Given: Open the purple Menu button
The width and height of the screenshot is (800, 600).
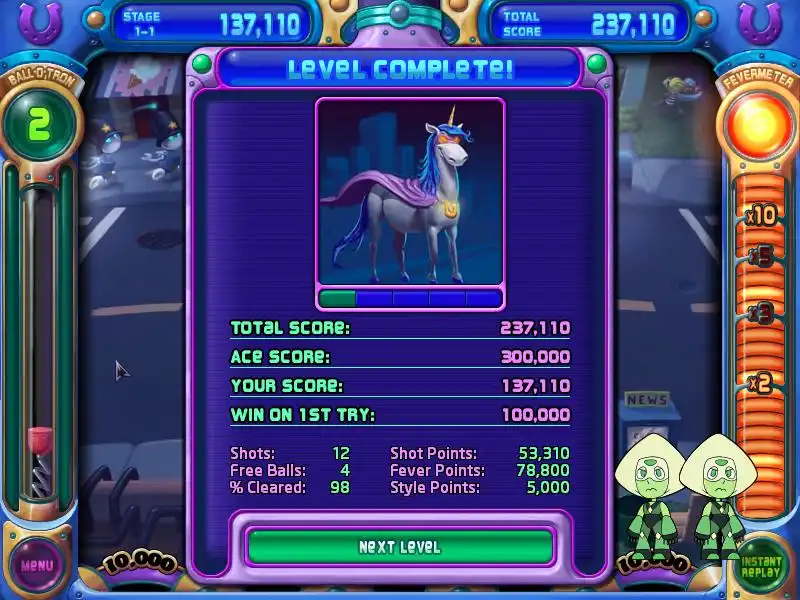Looking at the screenshot, I should [x=37, y=565].
